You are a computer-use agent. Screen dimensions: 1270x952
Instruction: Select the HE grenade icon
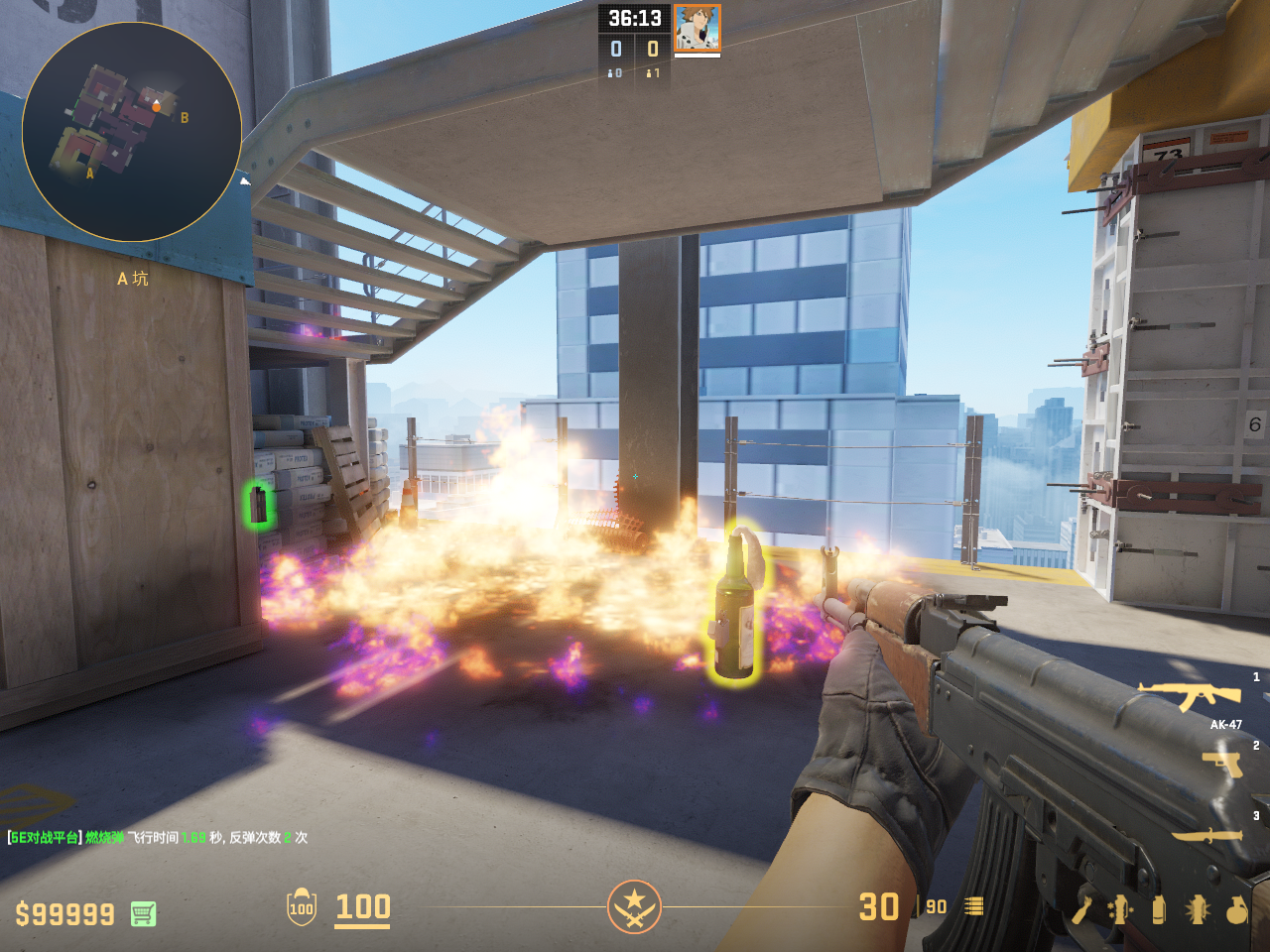pos(1236,909)
